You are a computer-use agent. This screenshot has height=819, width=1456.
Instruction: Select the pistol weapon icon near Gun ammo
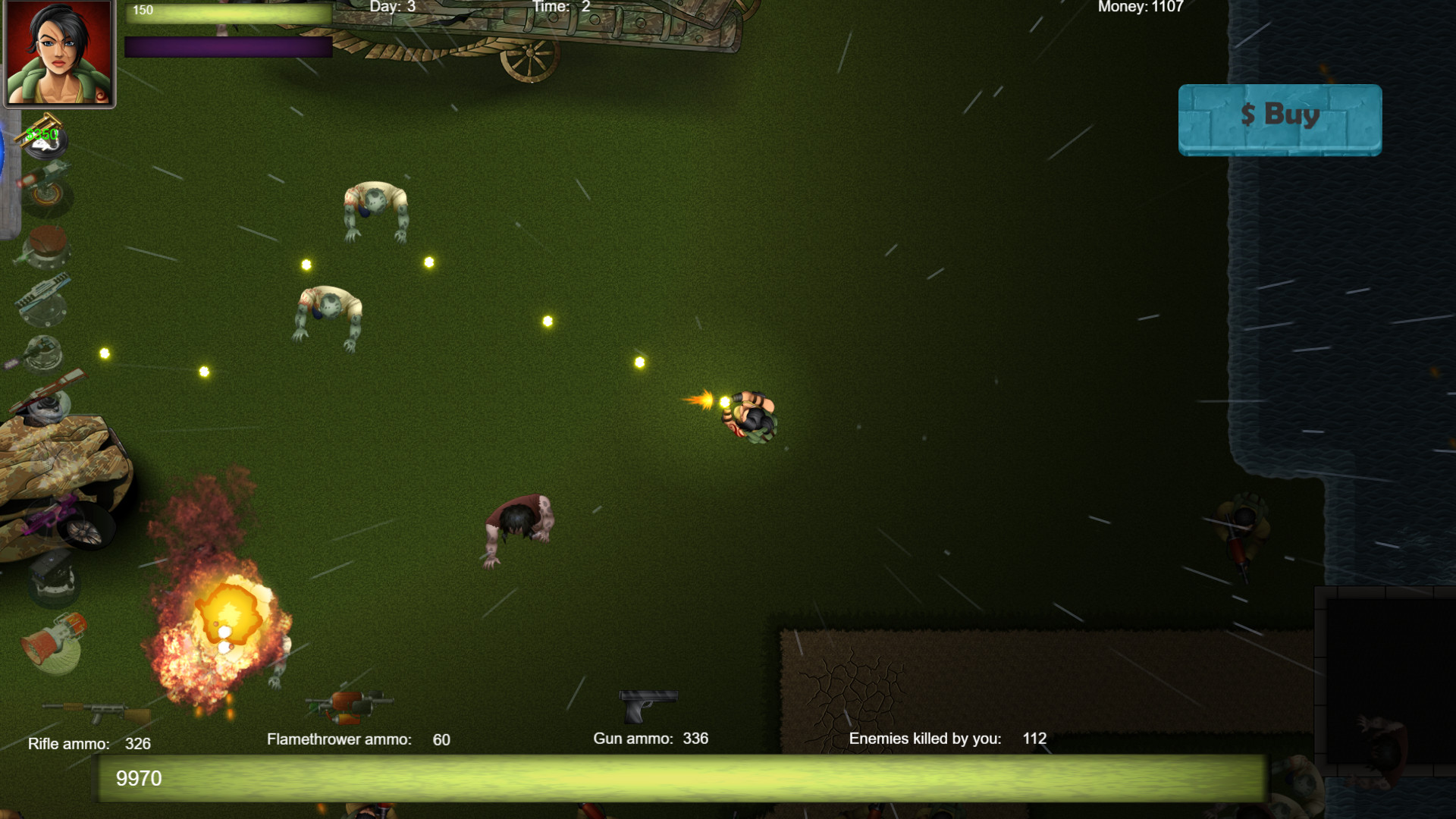click(648, 705)
